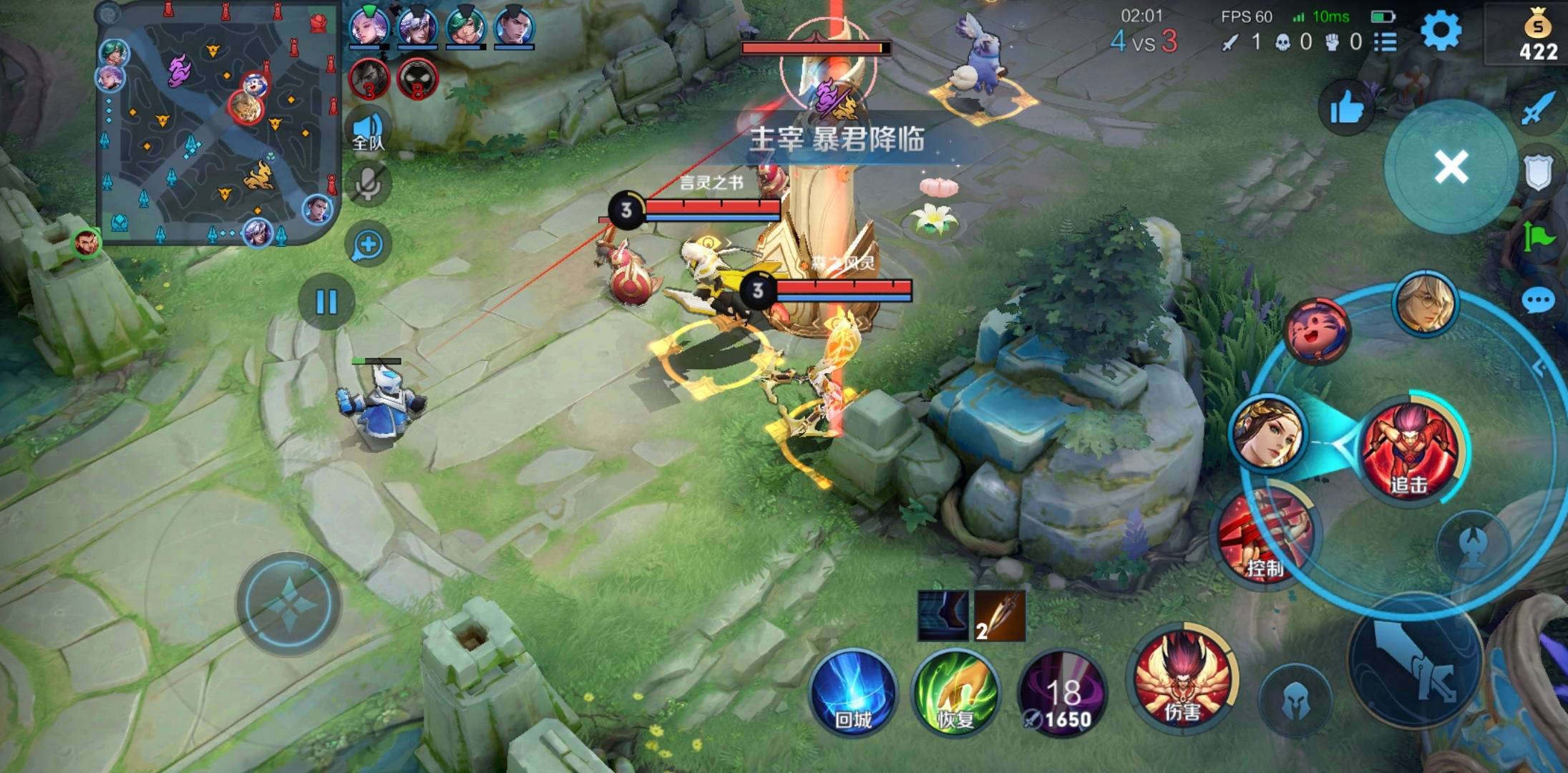Toggle the microphone button
The image size is (1568, 773).
coord(369,185)
